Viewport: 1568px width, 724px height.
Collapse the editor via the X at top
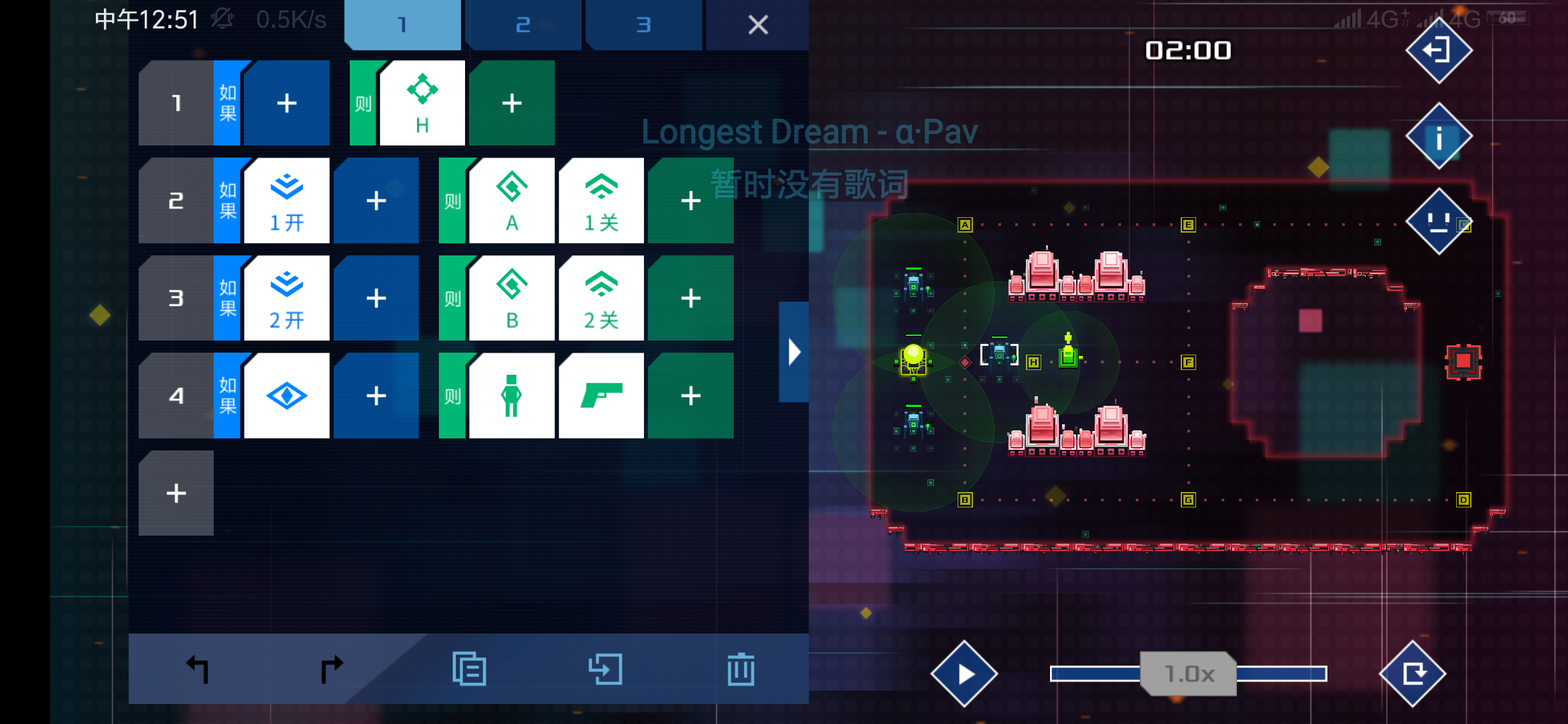(x=757, y=25)
